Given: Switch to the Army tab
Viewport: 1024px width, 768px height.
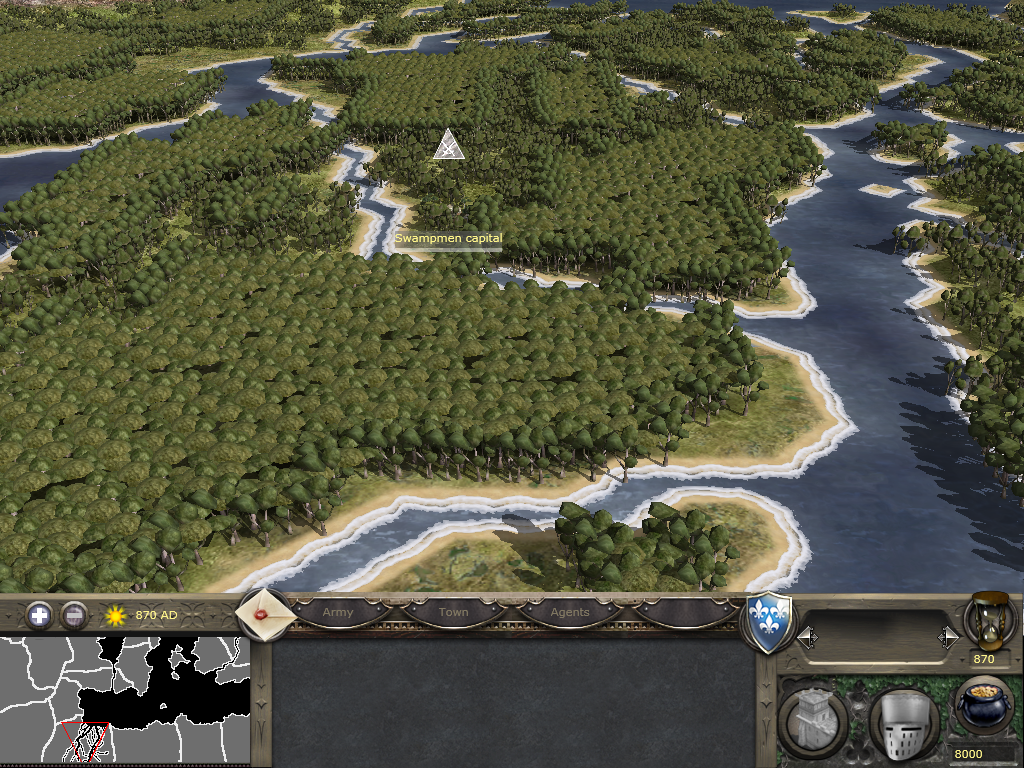Looking at the screenshot, I should click(338, 612).
